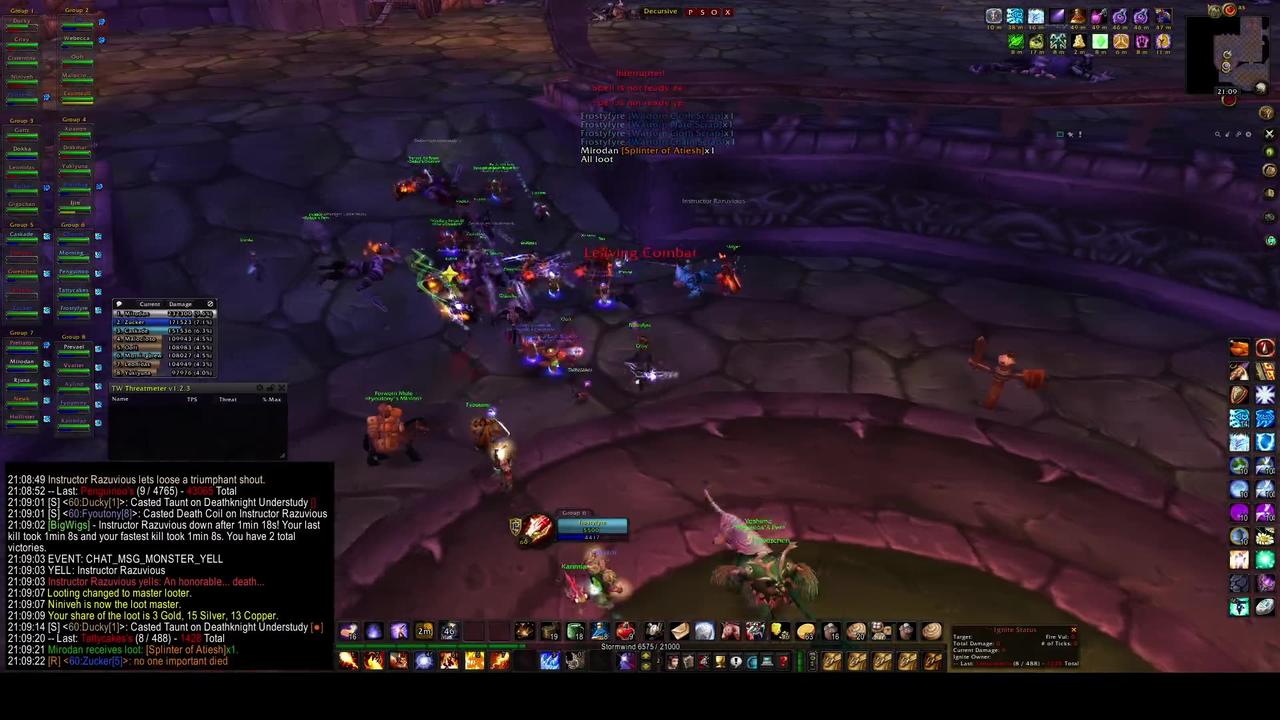Click the red question mark help micro menu icon
The image size is (1280, 720).
(782, 661)
